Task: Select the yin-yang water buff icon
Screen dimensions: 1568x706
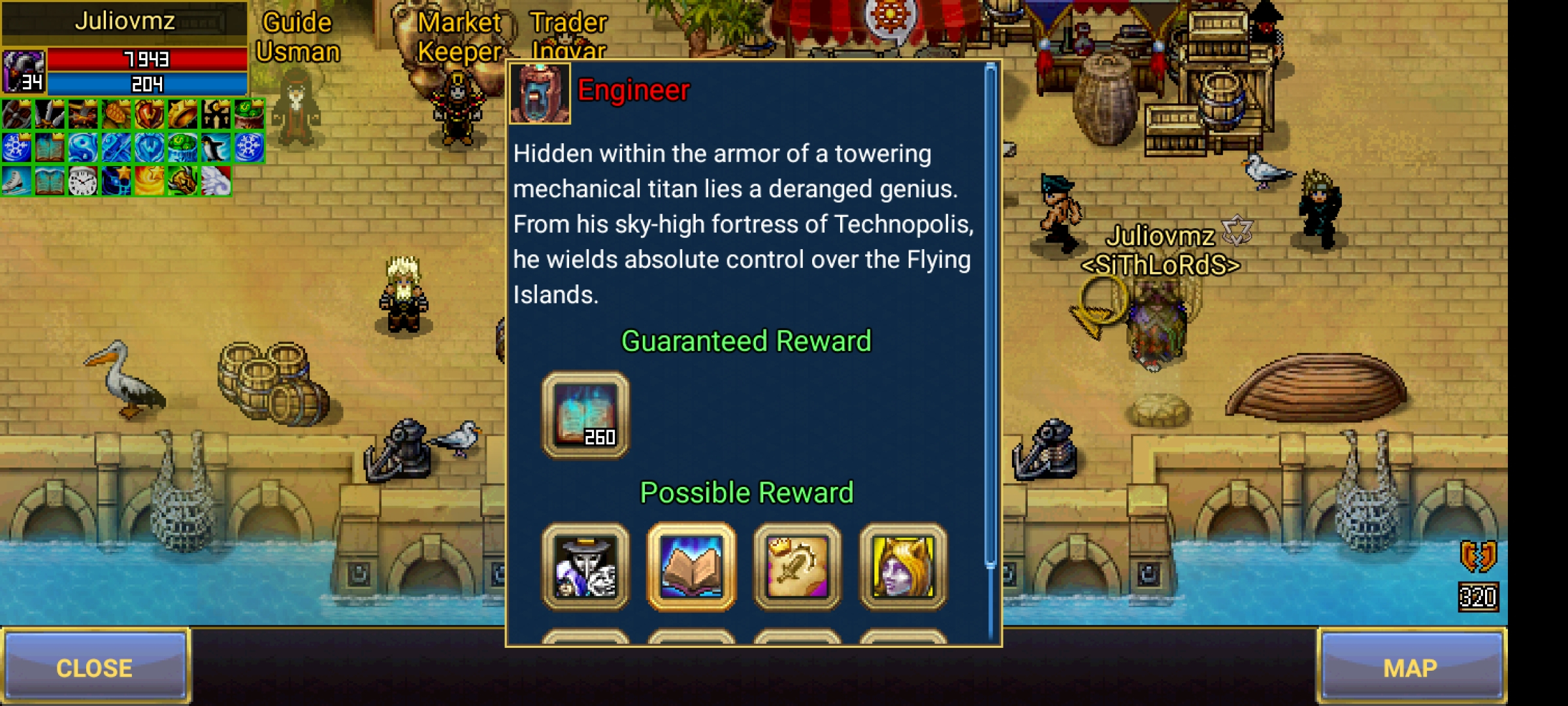Action: pos(82,148)
